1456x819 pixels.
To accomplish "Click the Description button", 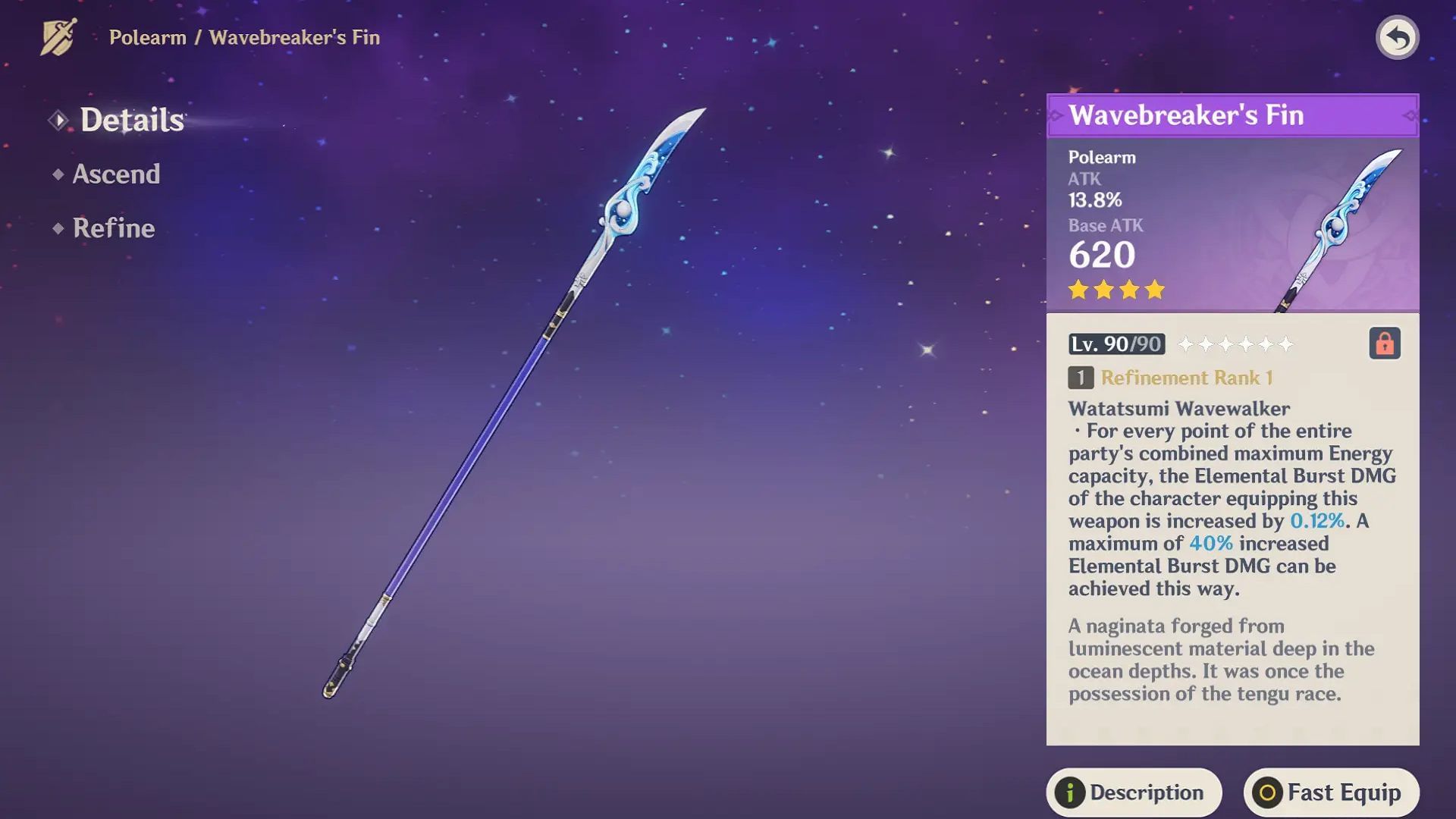I will [1133, 792].
